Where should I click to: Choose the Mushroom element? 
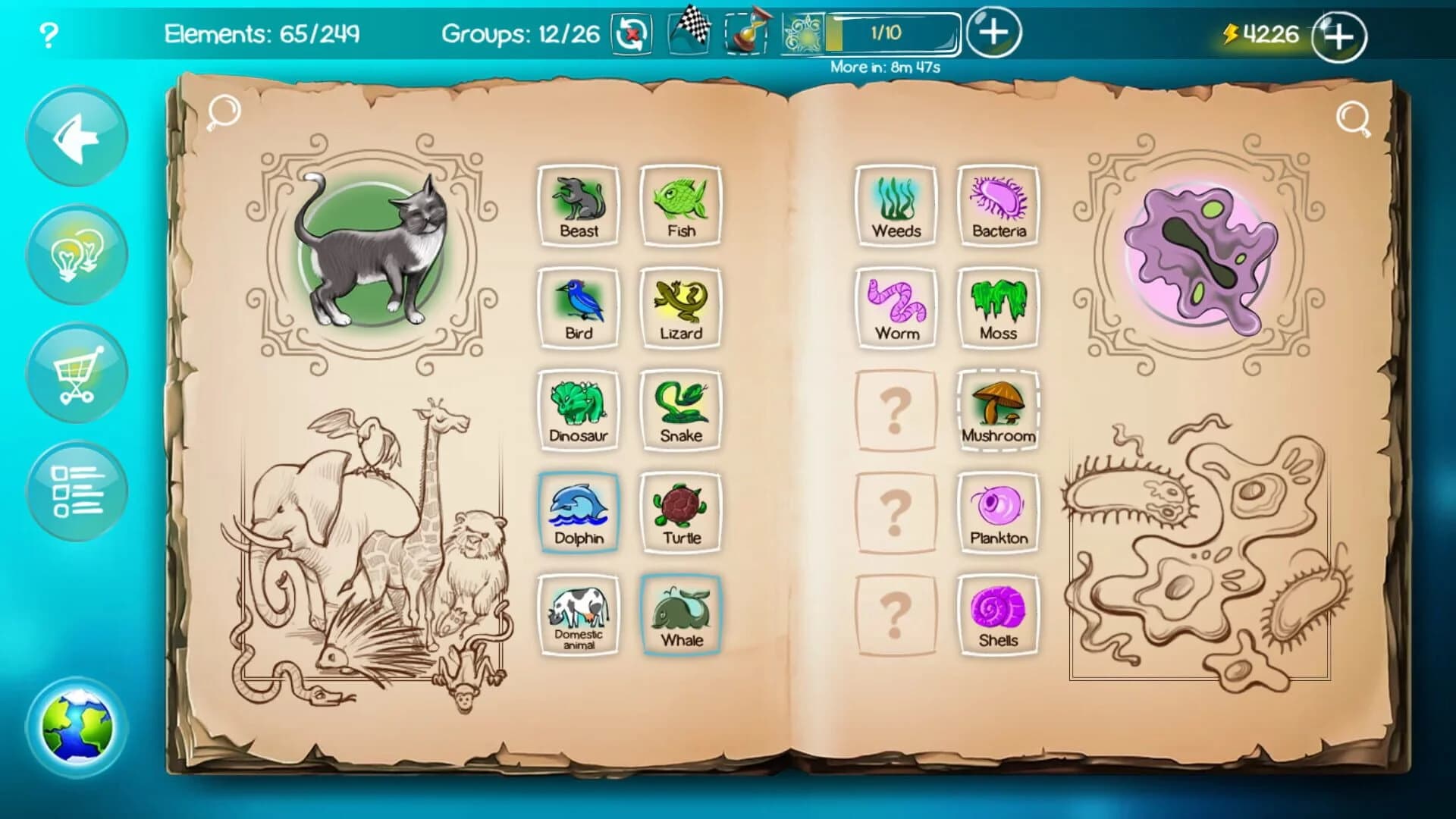coord(998,409)
